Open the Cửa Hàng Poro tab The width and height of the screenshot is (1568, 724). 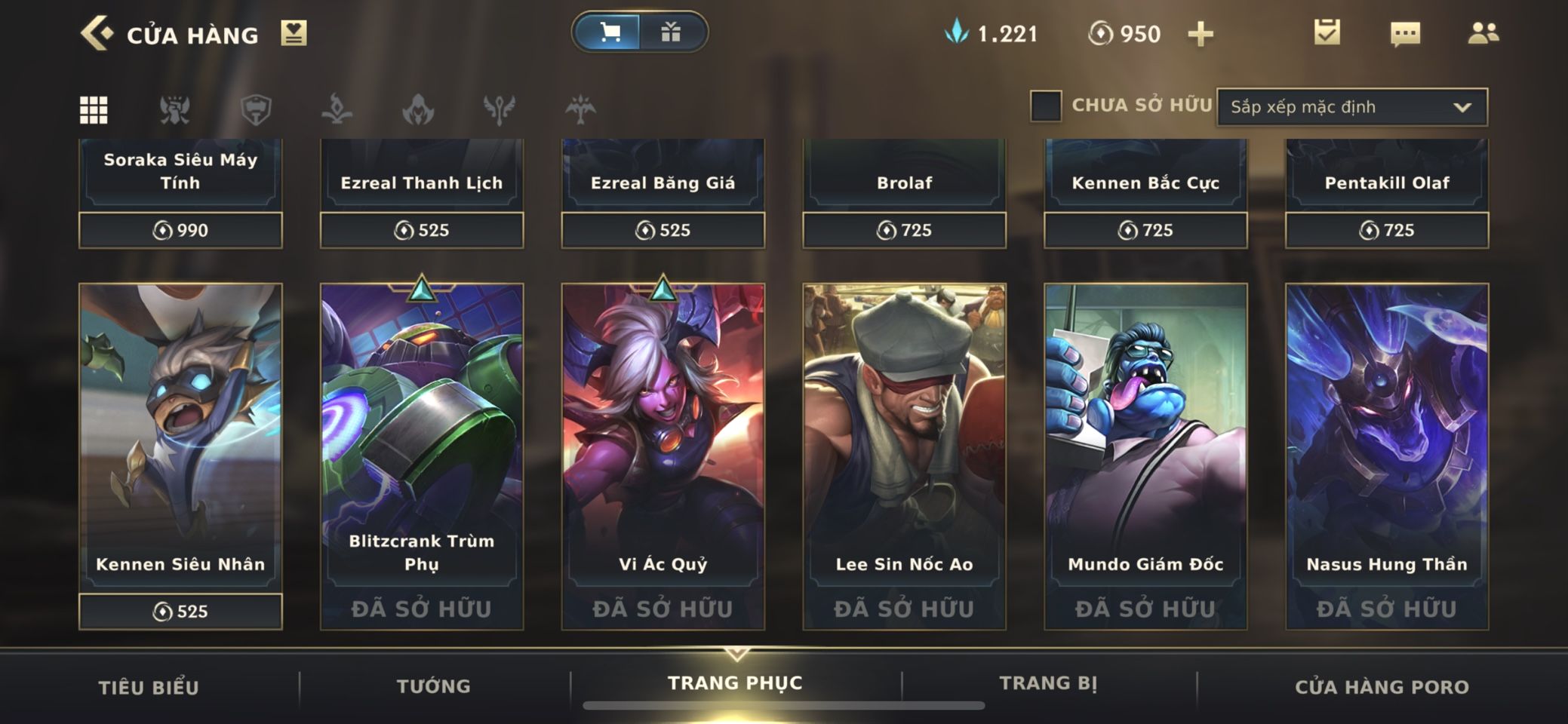(1382, 687)
